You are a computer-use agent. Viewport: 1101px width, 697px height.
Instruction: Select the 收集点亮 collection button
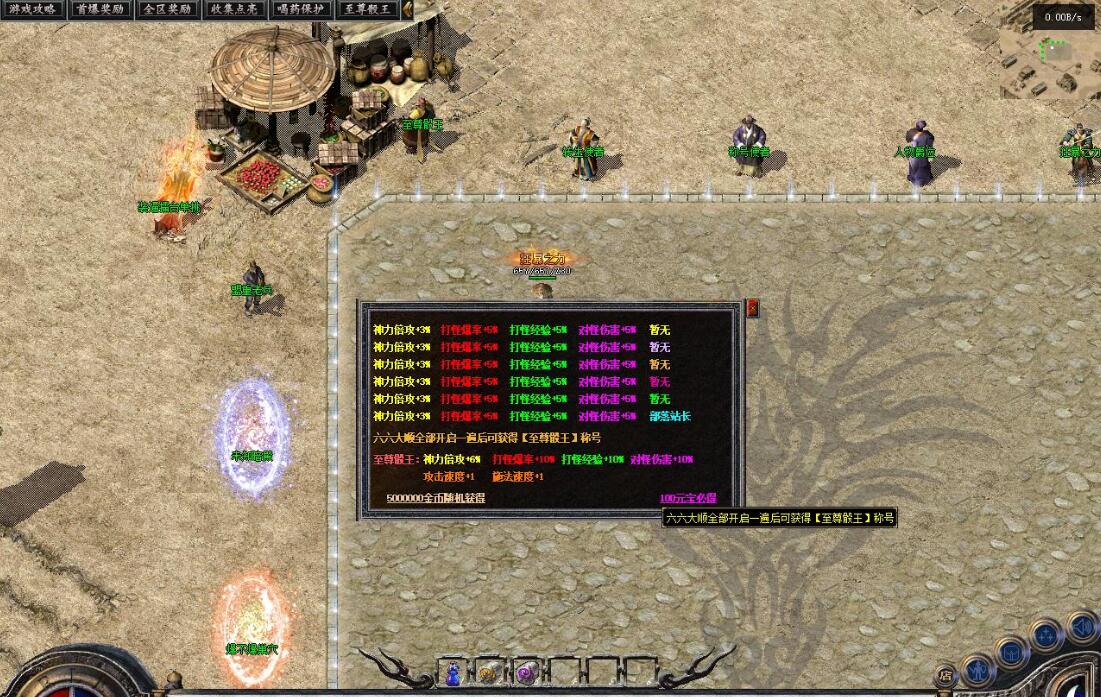234,10
